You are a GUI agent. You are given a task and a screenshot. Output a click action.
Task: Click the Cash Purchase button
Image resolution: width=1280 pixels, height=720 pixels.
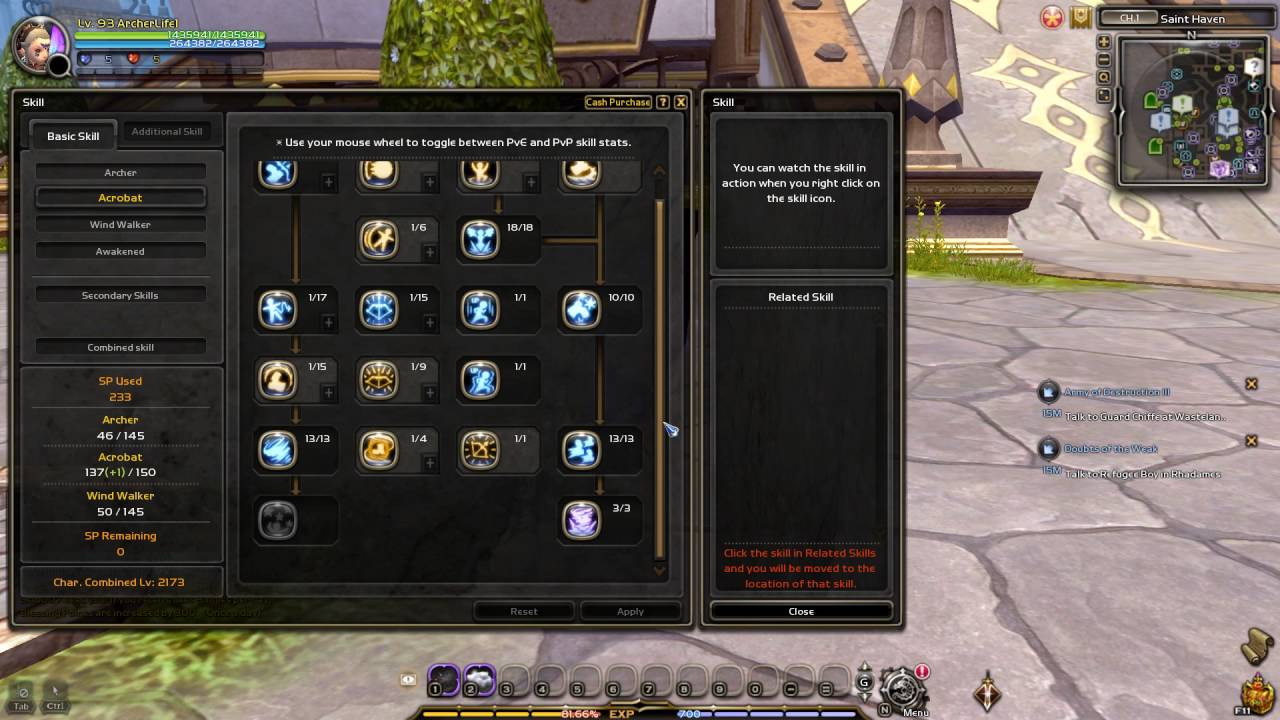click(617, 102)
